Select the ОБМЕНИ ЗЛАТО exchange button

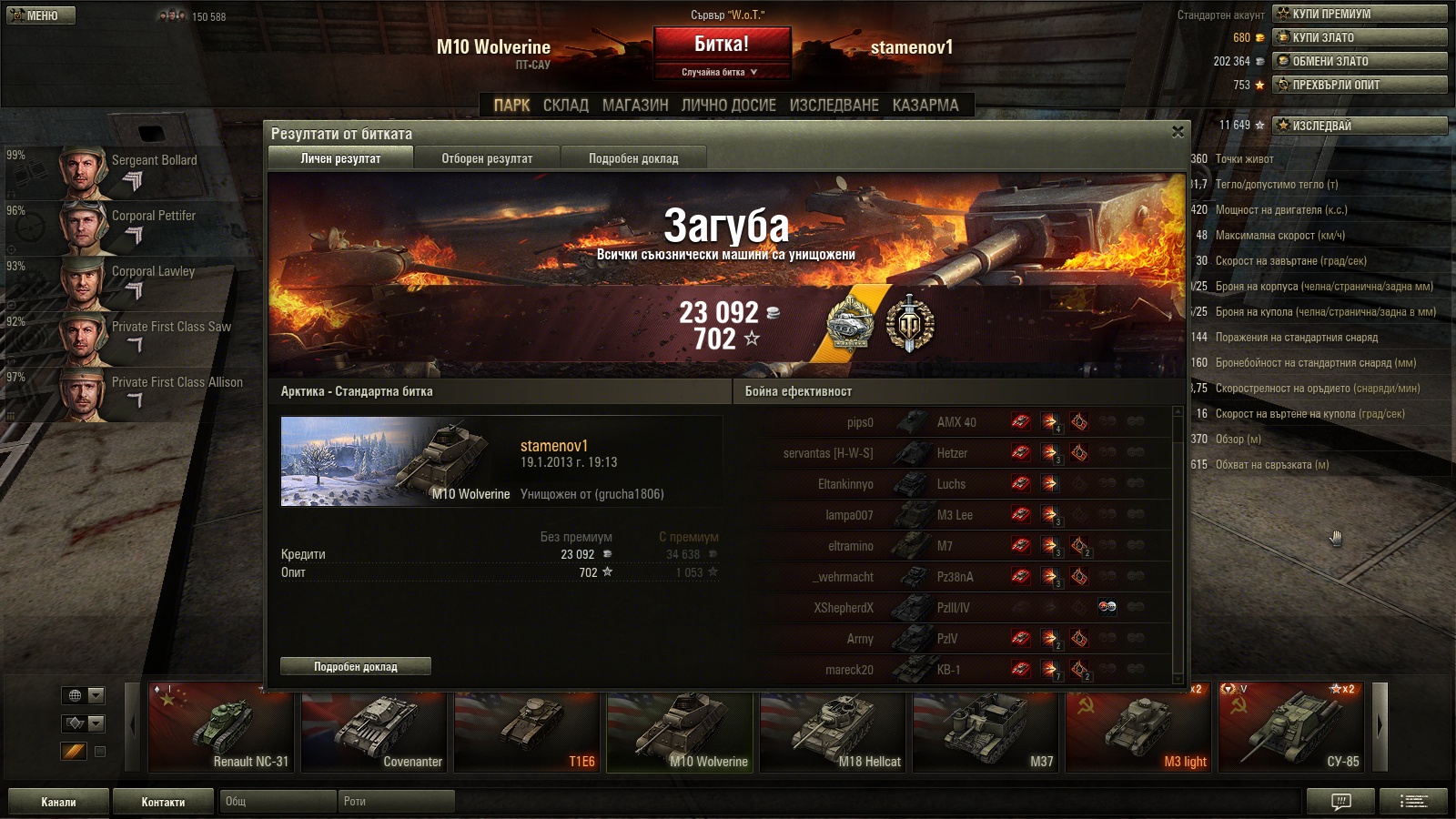coord(1360,61)
